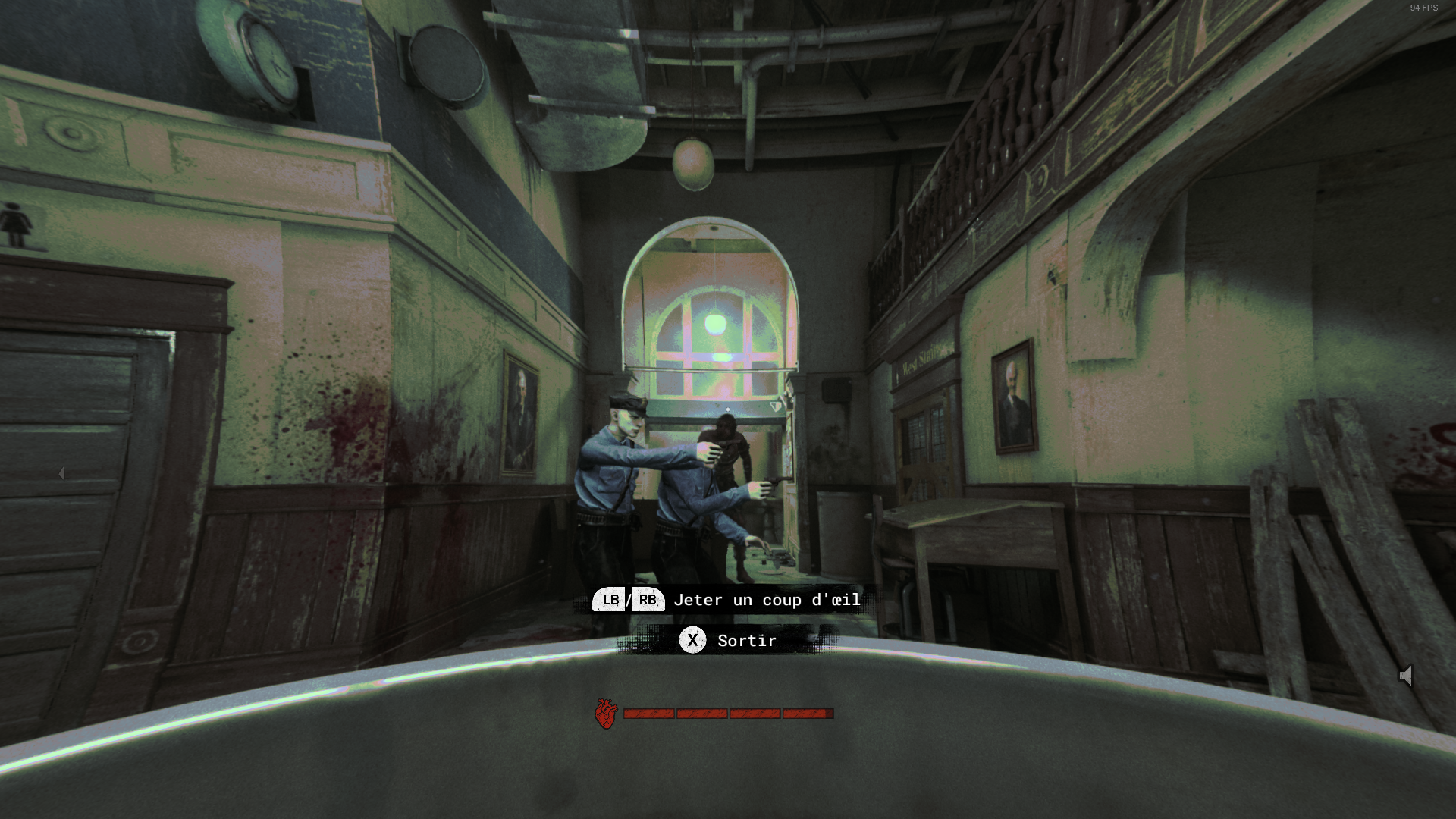Click the LB bumper button icon
The height and width of the screenshot is (819, 1456).
click(x=608, y=600)
